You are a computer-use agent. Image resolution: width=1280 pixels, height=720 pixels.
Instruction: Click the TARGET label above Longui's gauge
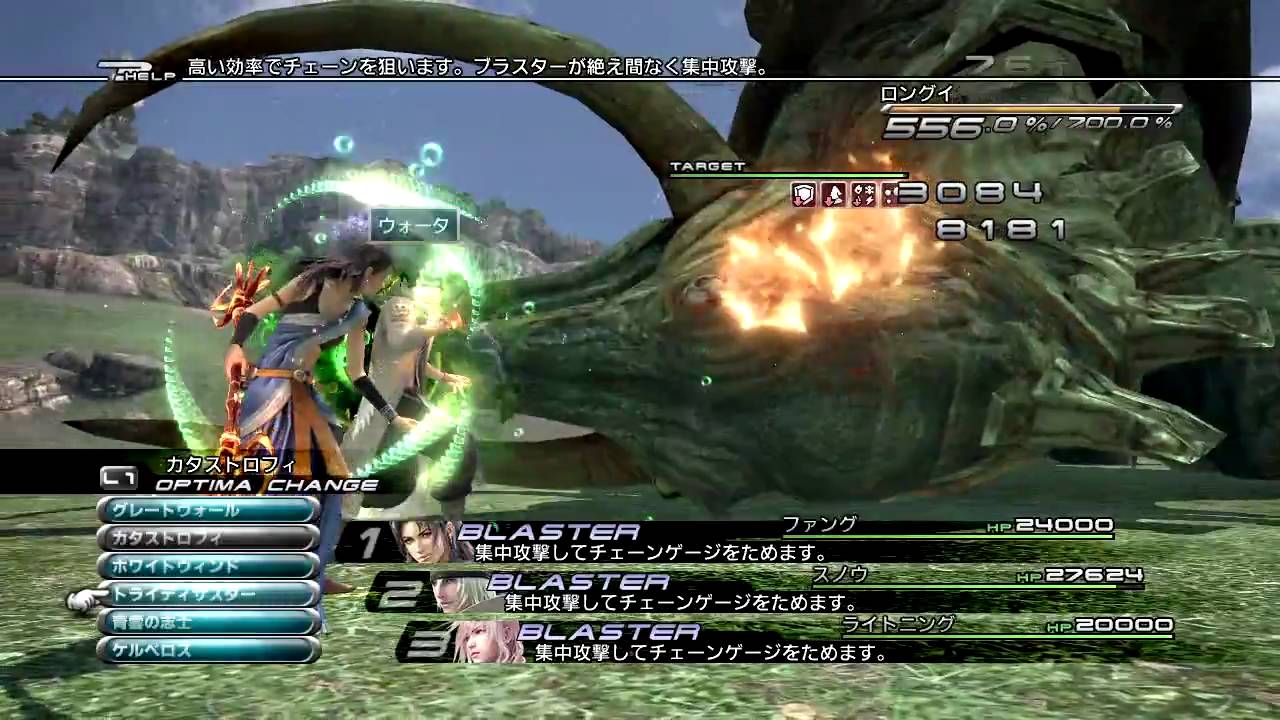705,165
